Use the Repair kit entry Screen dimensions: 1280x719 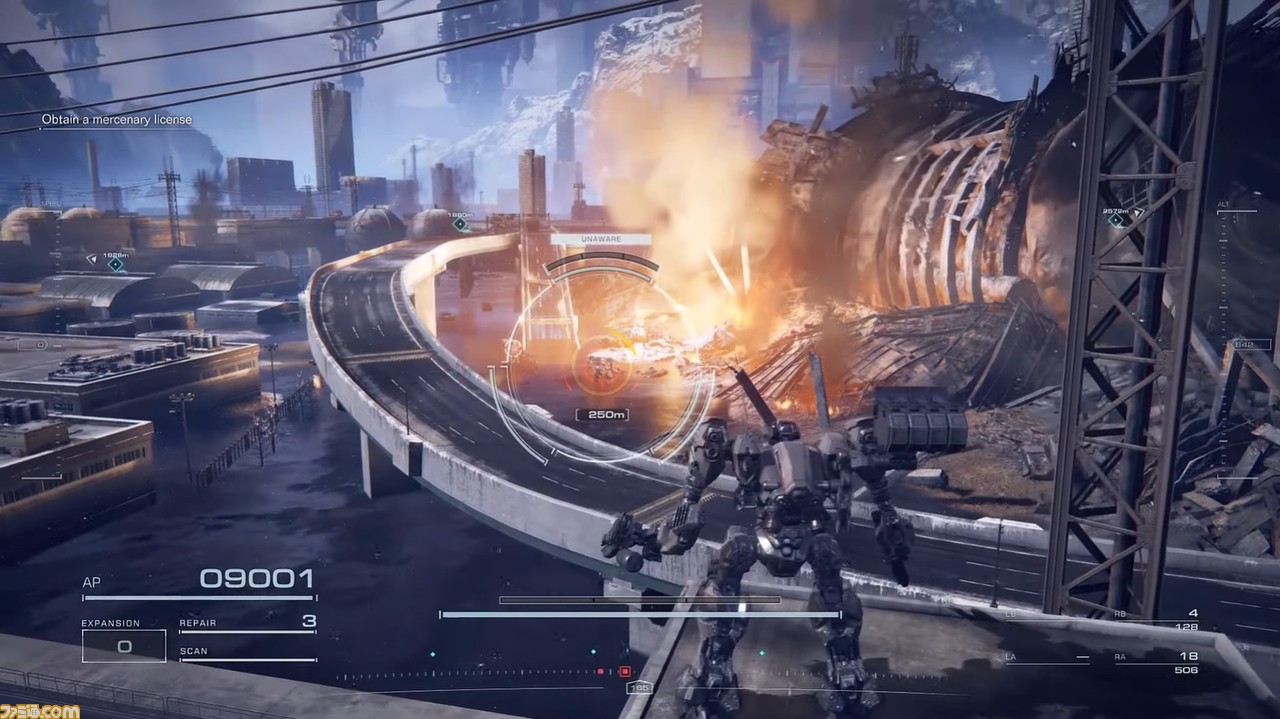[x=247, y=623]
